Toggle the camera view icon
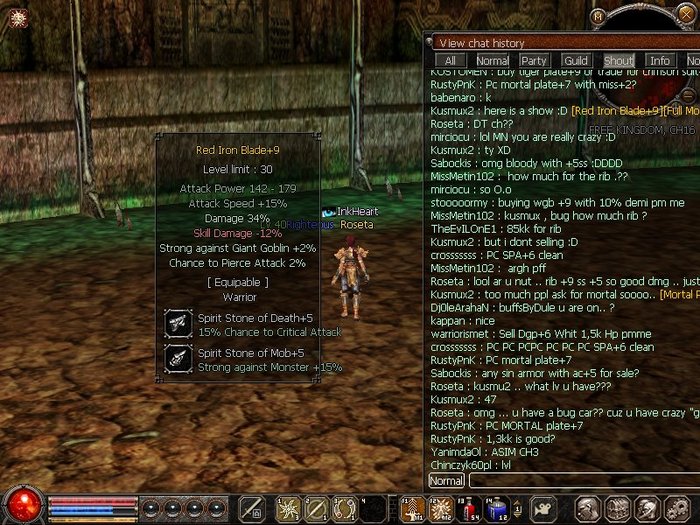Screen dimensions: 700x525 point(541,508)
